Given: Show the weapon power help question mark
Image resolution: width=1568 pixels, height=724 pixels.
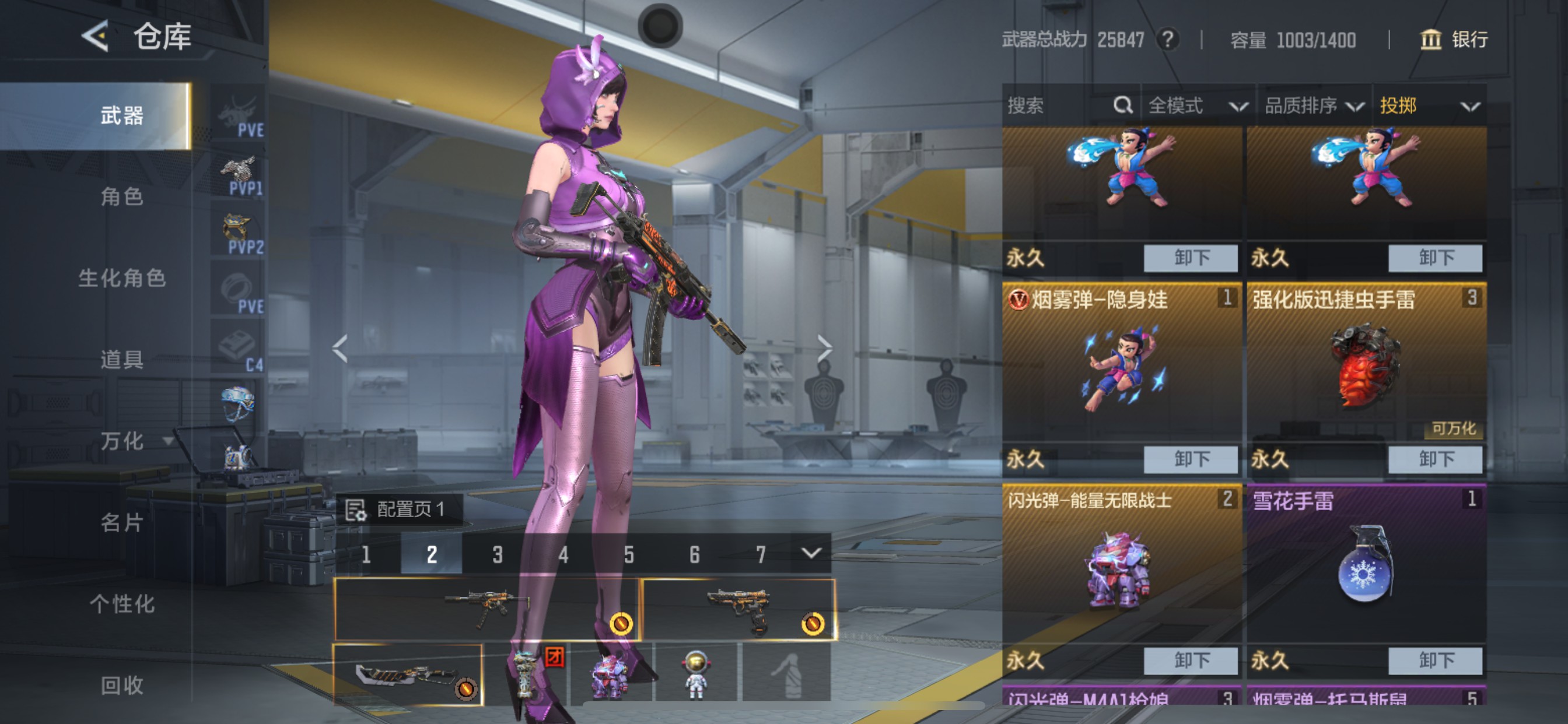Looking at the screenshot, I should 1167,40.
